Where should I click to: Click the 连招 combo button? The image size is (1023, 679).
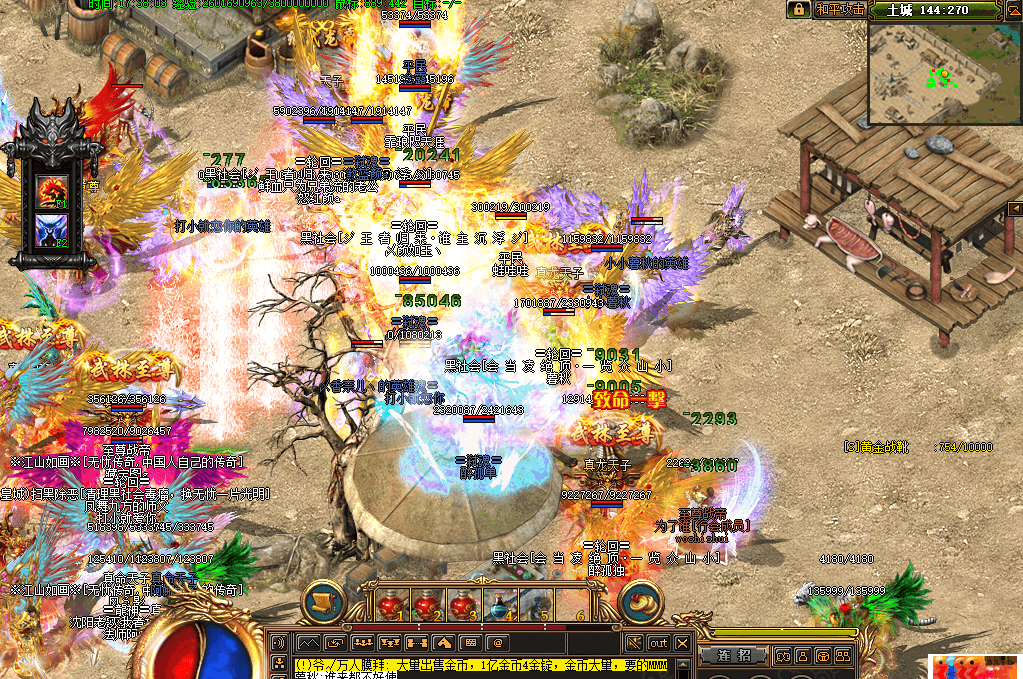tap(739, 656)
